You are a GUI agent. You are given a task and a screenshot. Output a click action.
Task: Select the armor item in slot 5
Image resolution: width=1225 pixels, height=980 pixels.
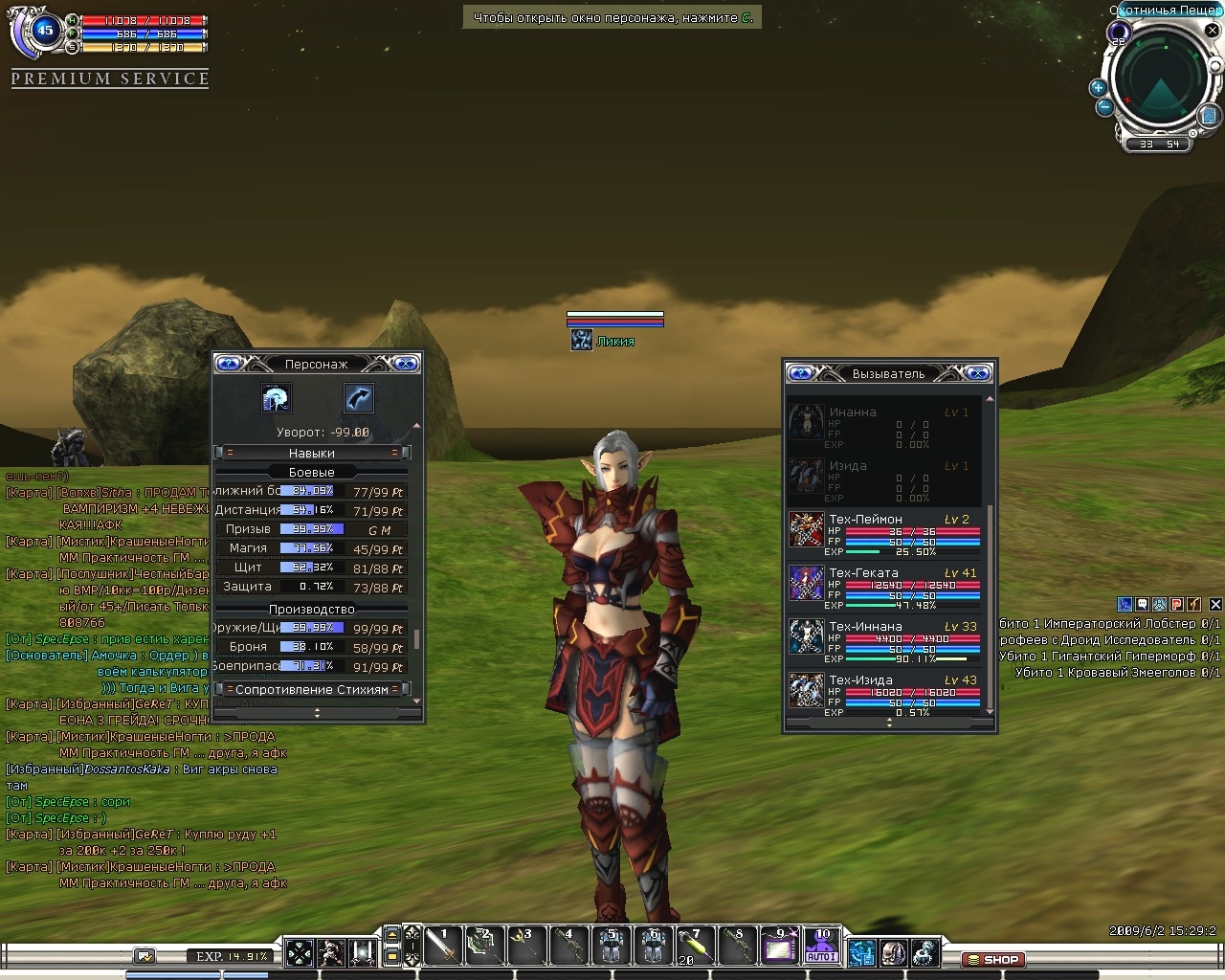click(611, 946)
